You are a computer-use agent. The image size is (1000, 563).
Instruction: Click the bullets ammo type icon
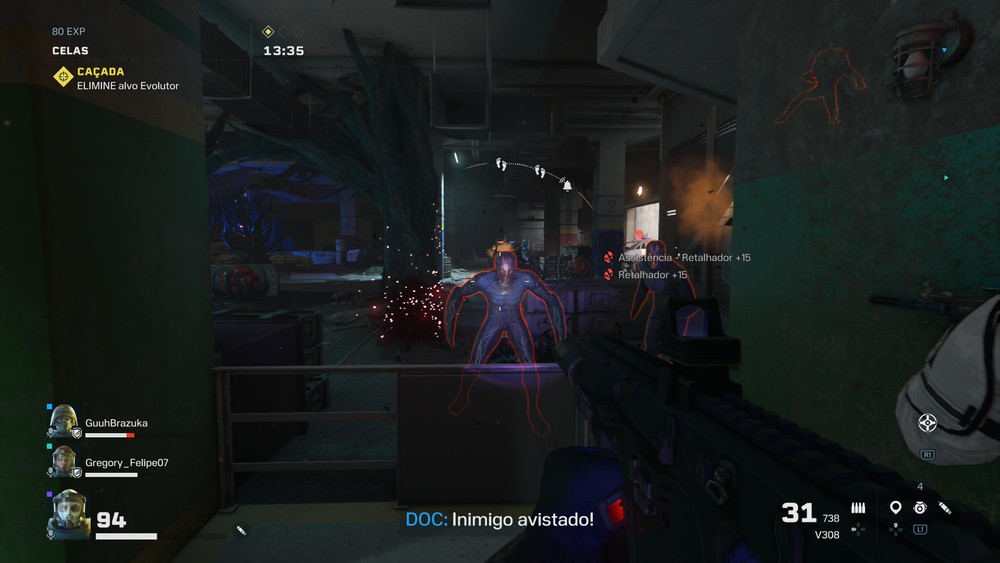[858, 508]
